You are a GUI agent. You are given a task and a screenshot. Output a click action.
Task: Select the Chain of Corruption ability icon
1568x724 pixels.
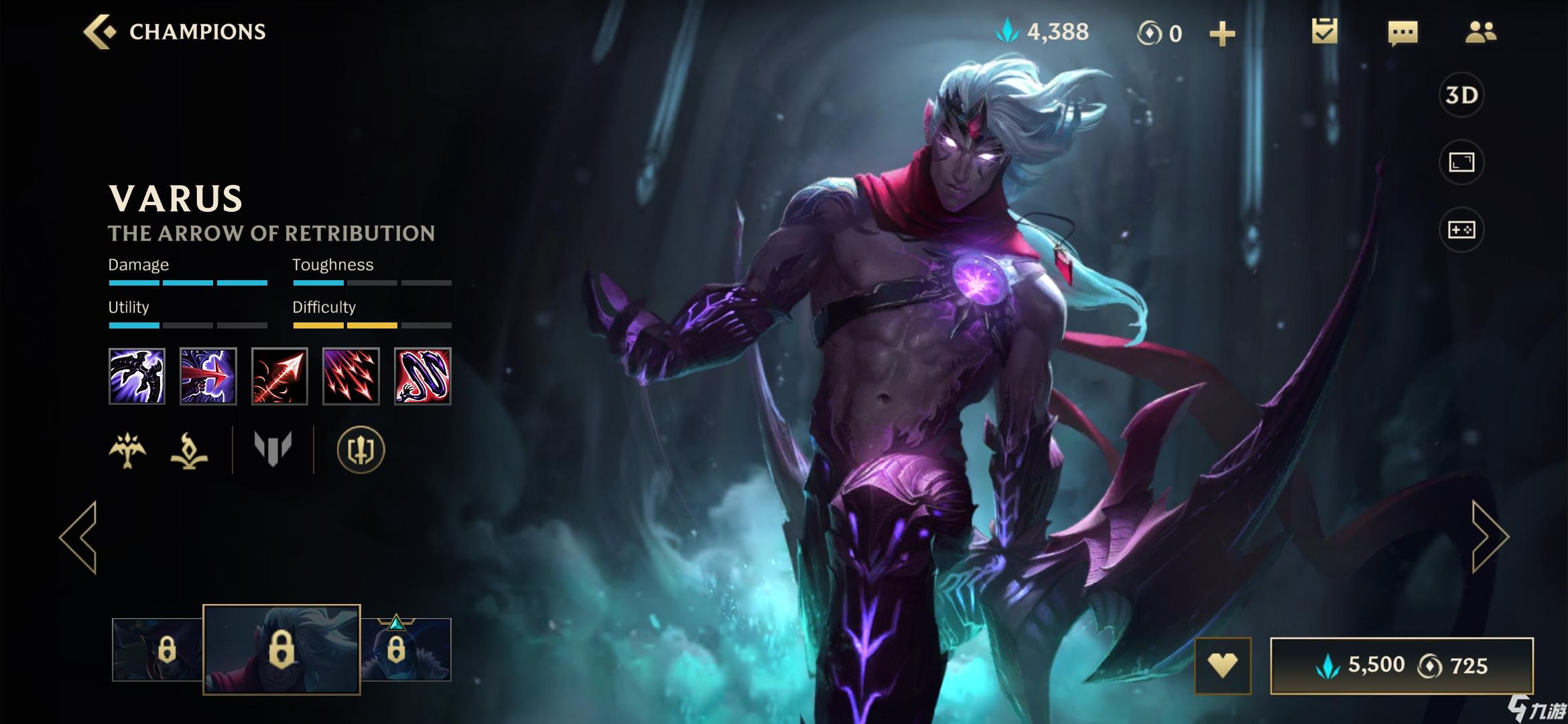point(422,376)
